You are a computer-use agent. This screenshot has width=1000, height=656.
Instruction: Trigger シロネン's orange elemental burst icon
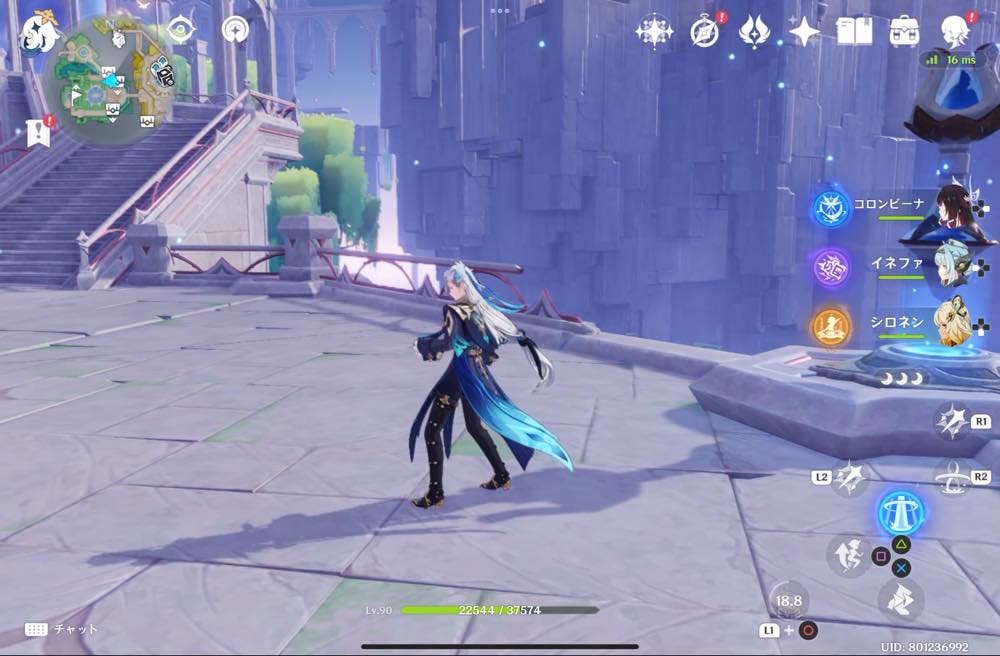[x=831, y=327]
